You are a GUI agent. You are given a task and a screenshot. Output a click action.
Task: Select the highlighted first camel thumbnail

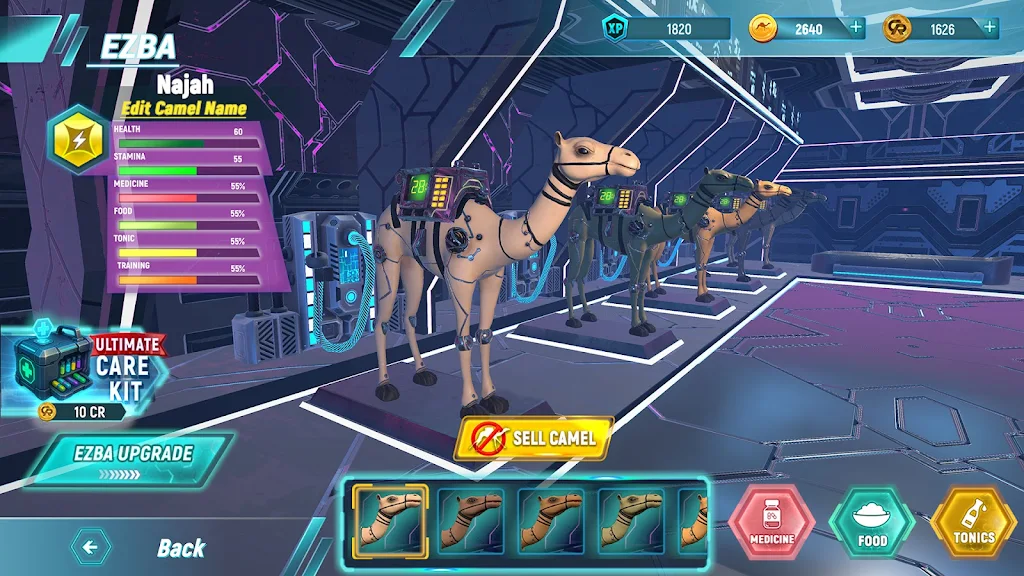click(390, 520)
